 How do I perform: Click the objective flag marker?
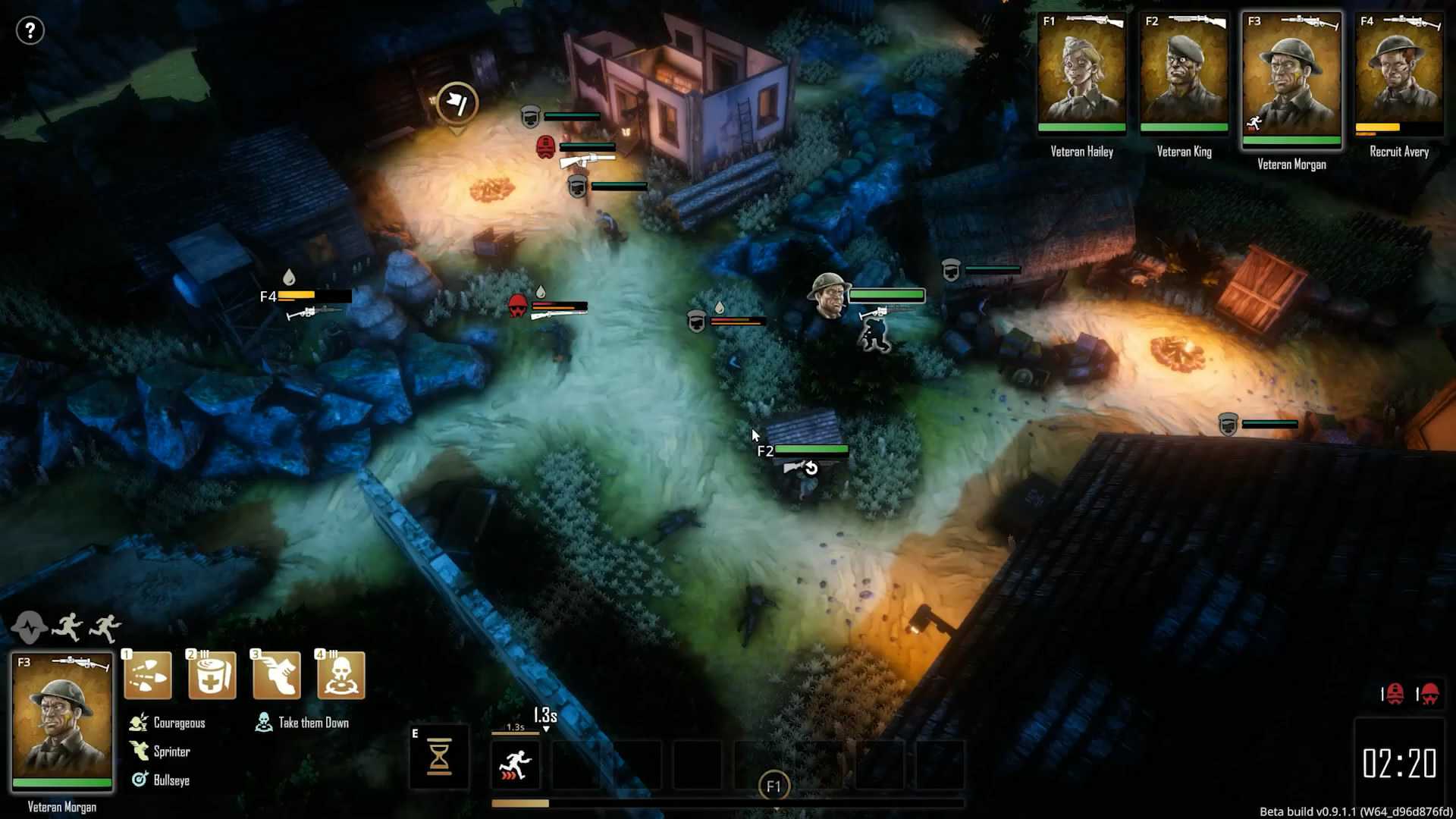pyautogui.click(x=457, y=102)
